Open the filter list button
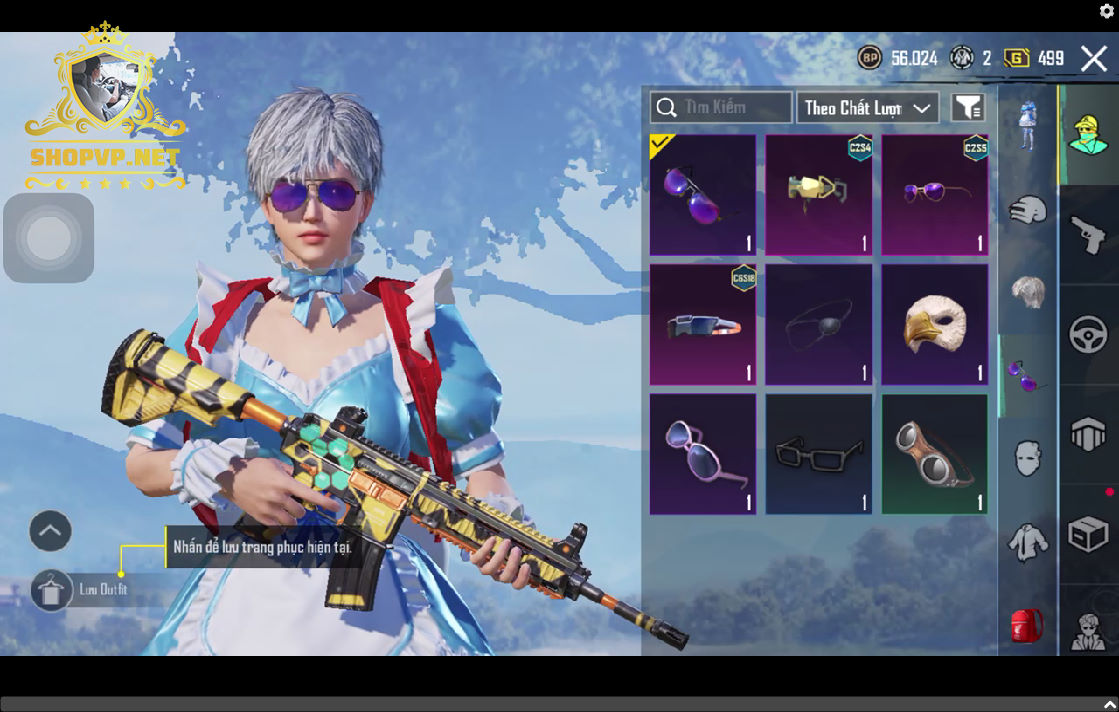 coord(967,108)
